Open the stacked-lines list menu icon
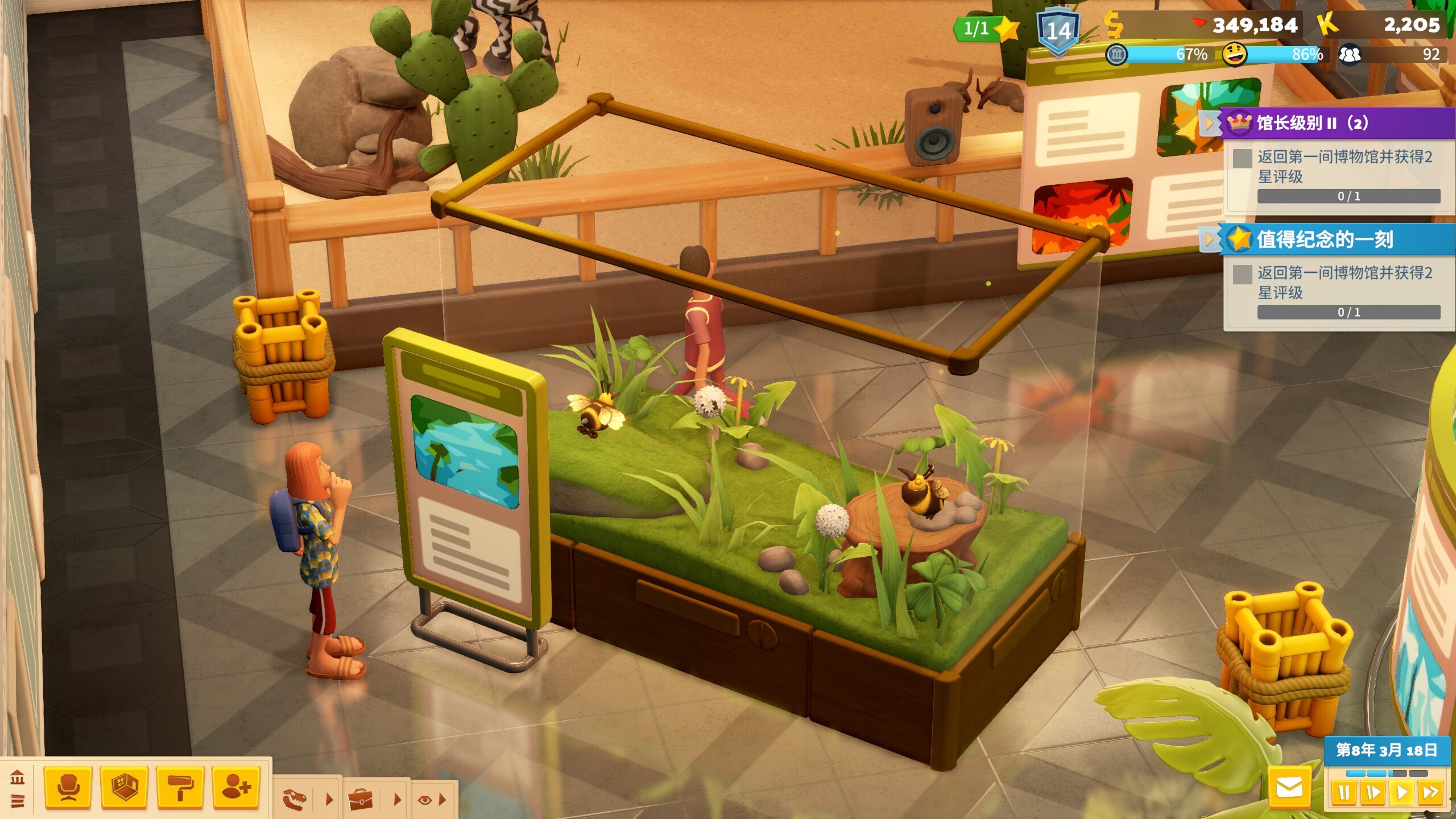This screenshot has width=1456, height=819. [17, 801]
